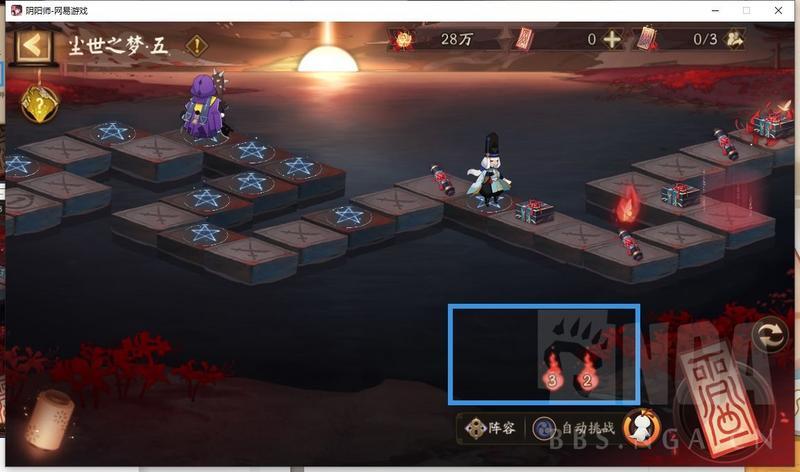800x472 pixels.
Task: Add more tickets with the plus button
Action: [x=612, y=40]
